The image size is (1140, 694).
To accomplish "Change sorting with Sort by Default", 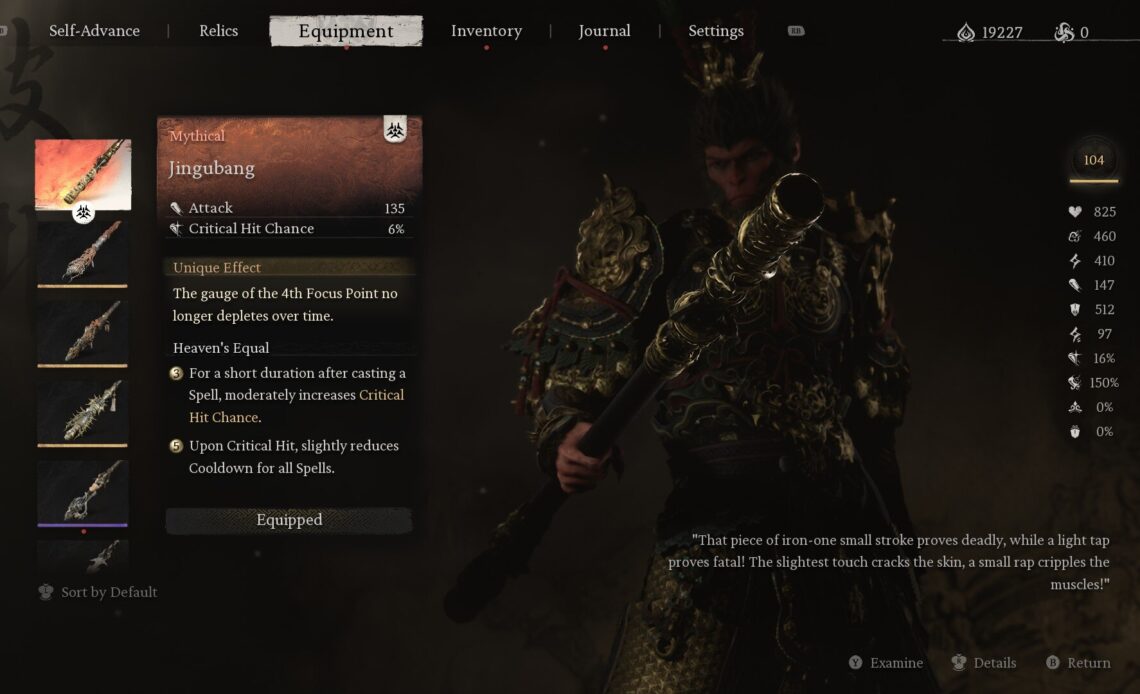I will tap(98, 592).
